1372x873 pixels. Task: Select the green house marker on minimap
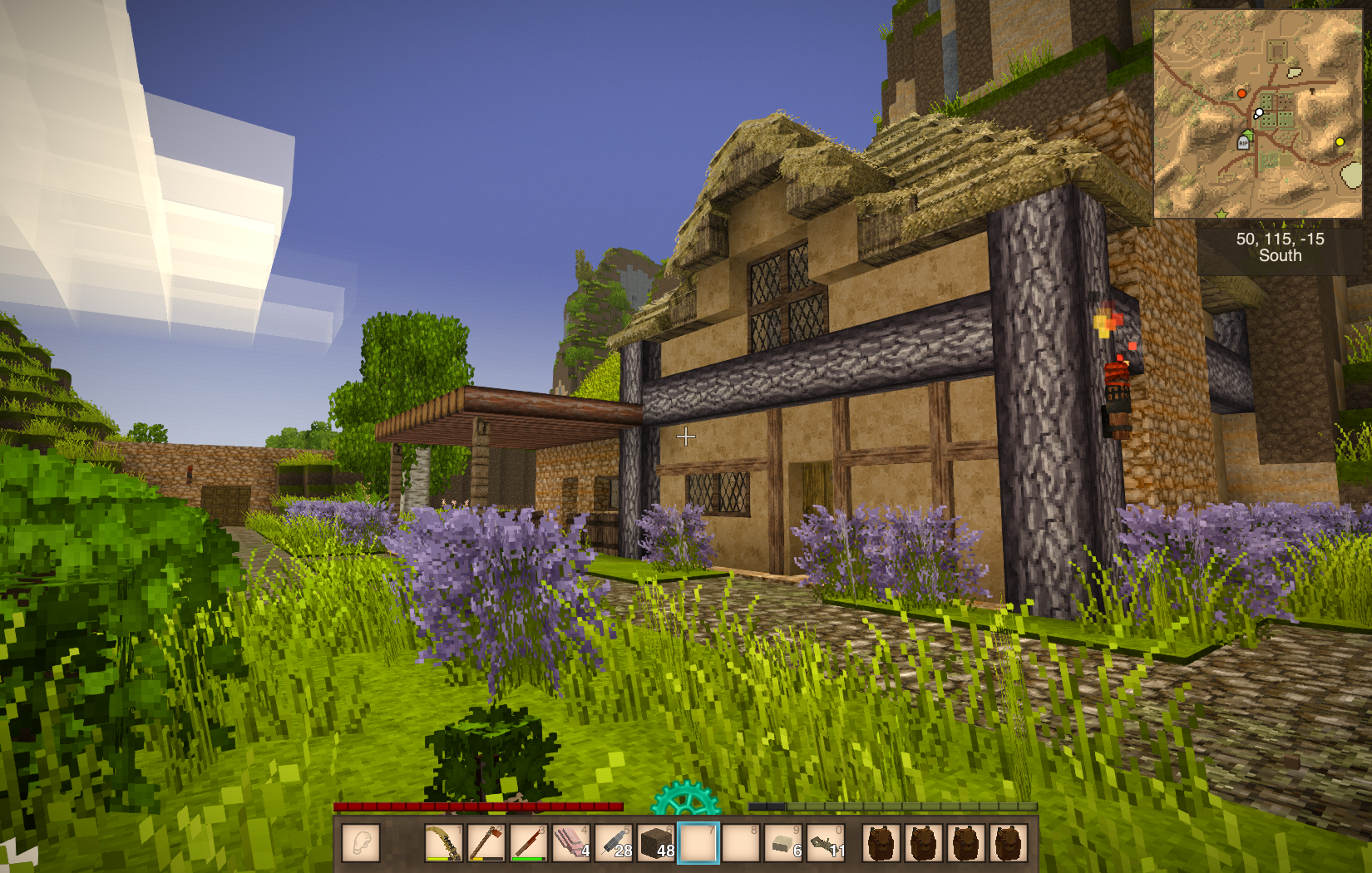click(x=1249, y=134)
